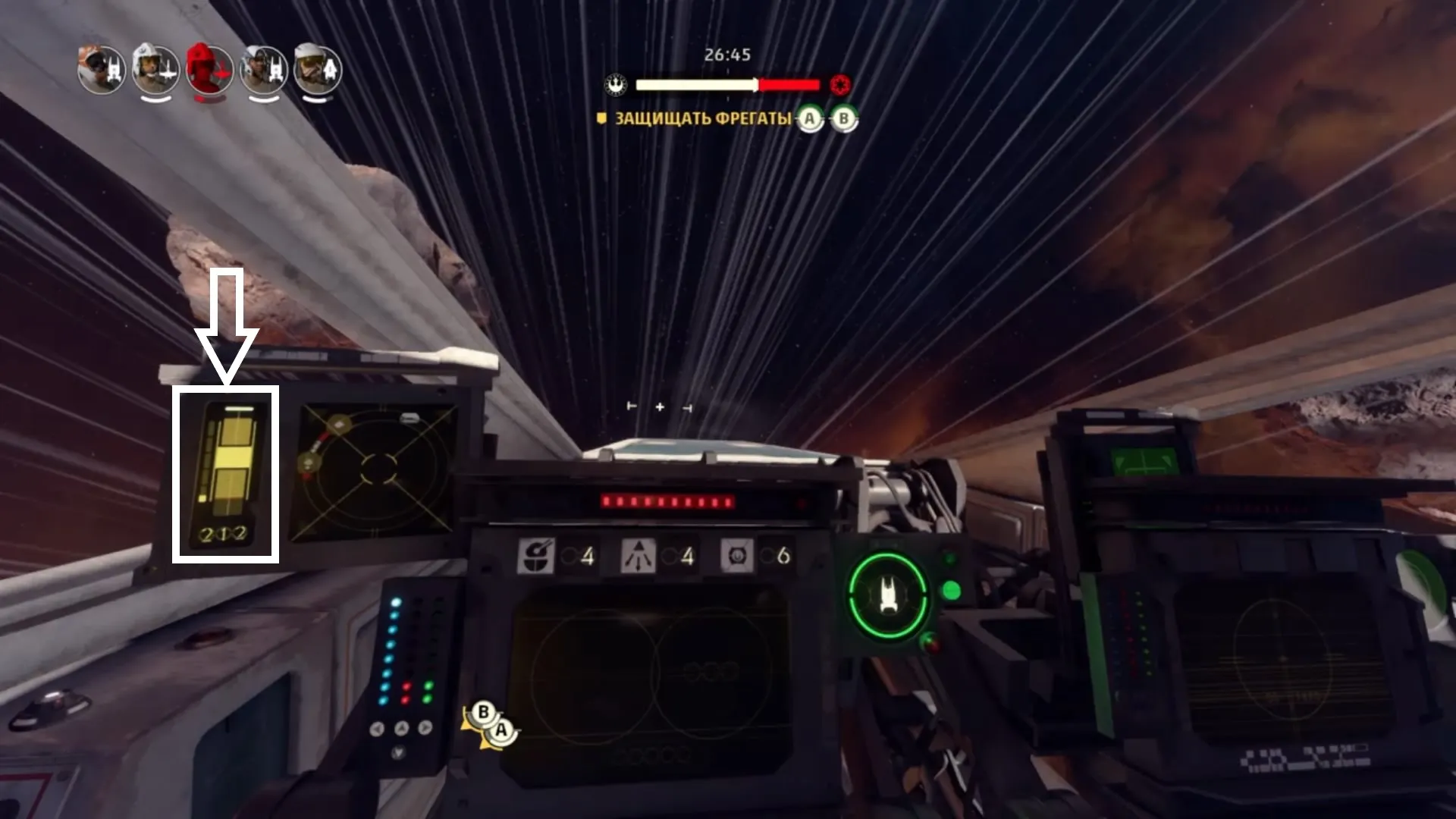Click the defend frigates objective text
Screen dimensions: 1456x819
[x=702, y=118]
